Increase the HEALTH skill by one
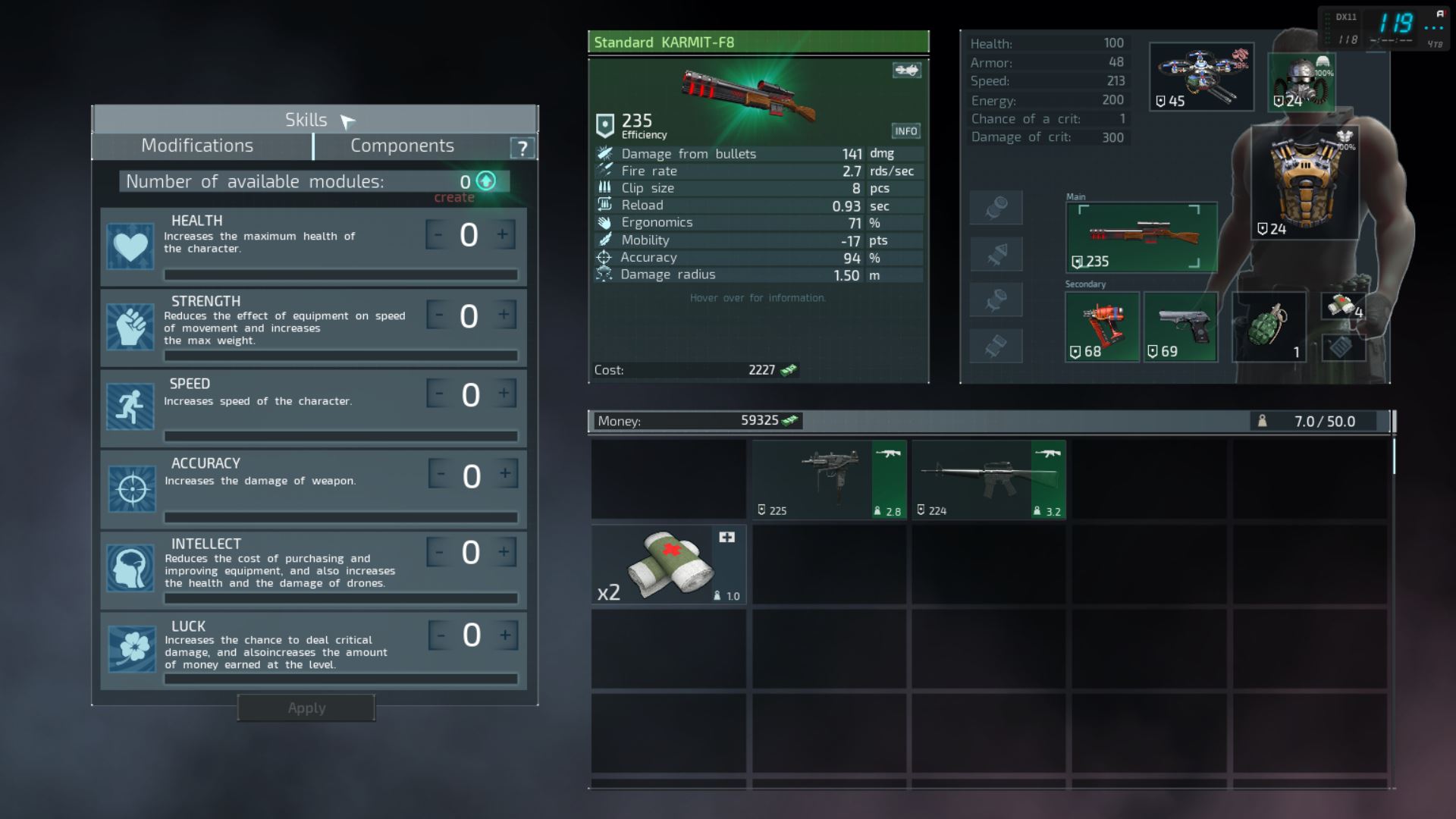 [503, 235]
